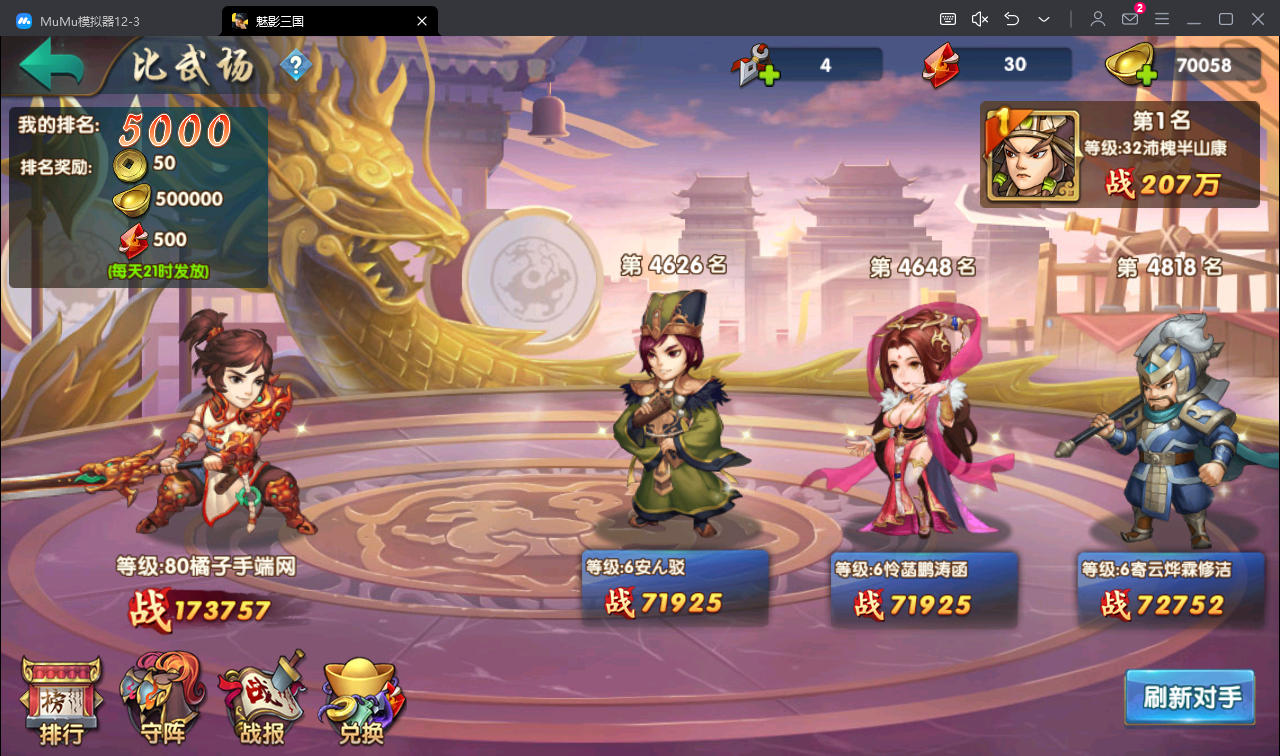
Task: Open the 兑换 exchange shop
Action: point(362,702)
